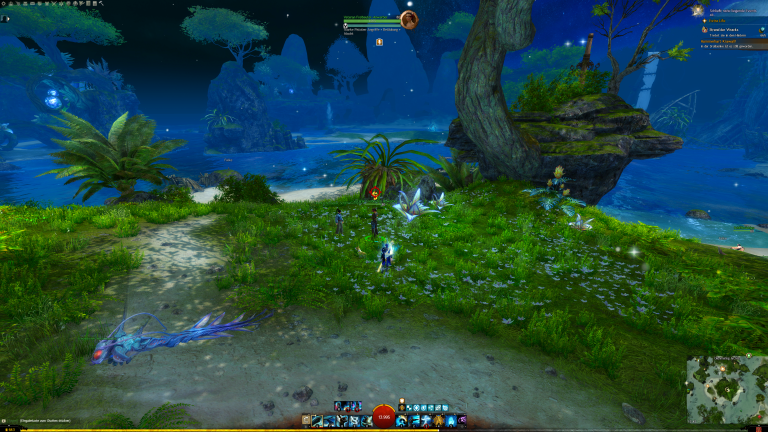Open the minimap in the corner
Viewport: 768px width, 432px height.
726,389
